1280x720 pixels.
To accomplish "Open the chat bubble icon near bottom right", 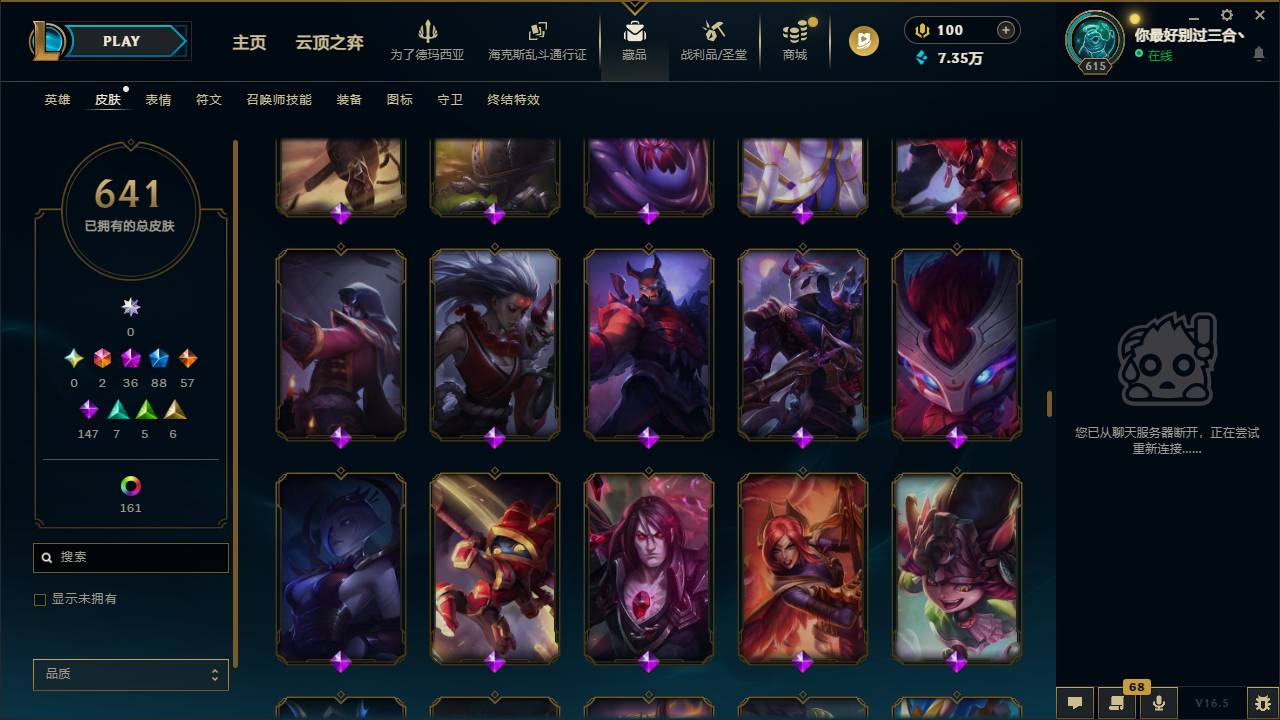I will (1075, 703).
